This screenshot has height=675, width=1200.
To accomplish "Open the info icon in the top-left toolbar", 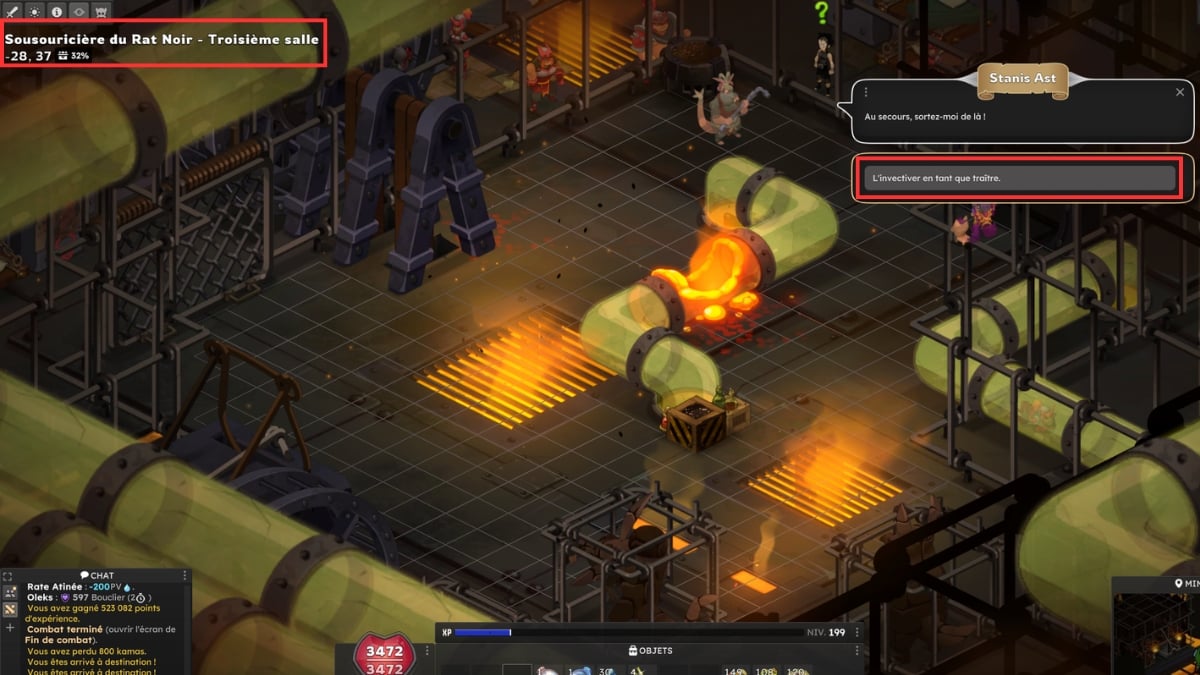I will tap(56, 12).
